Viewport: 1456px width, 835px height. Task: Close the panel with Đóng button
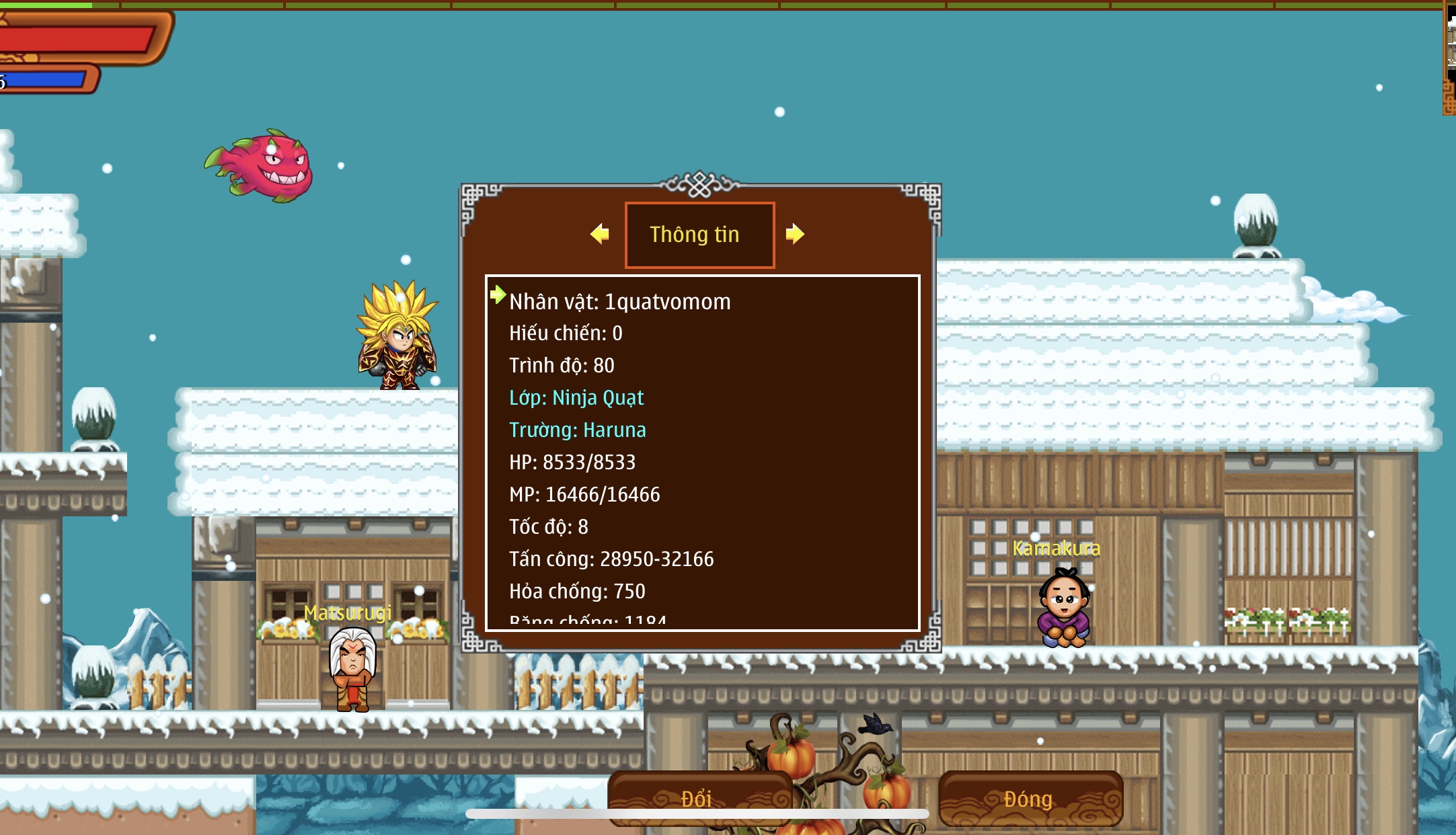1030,798
